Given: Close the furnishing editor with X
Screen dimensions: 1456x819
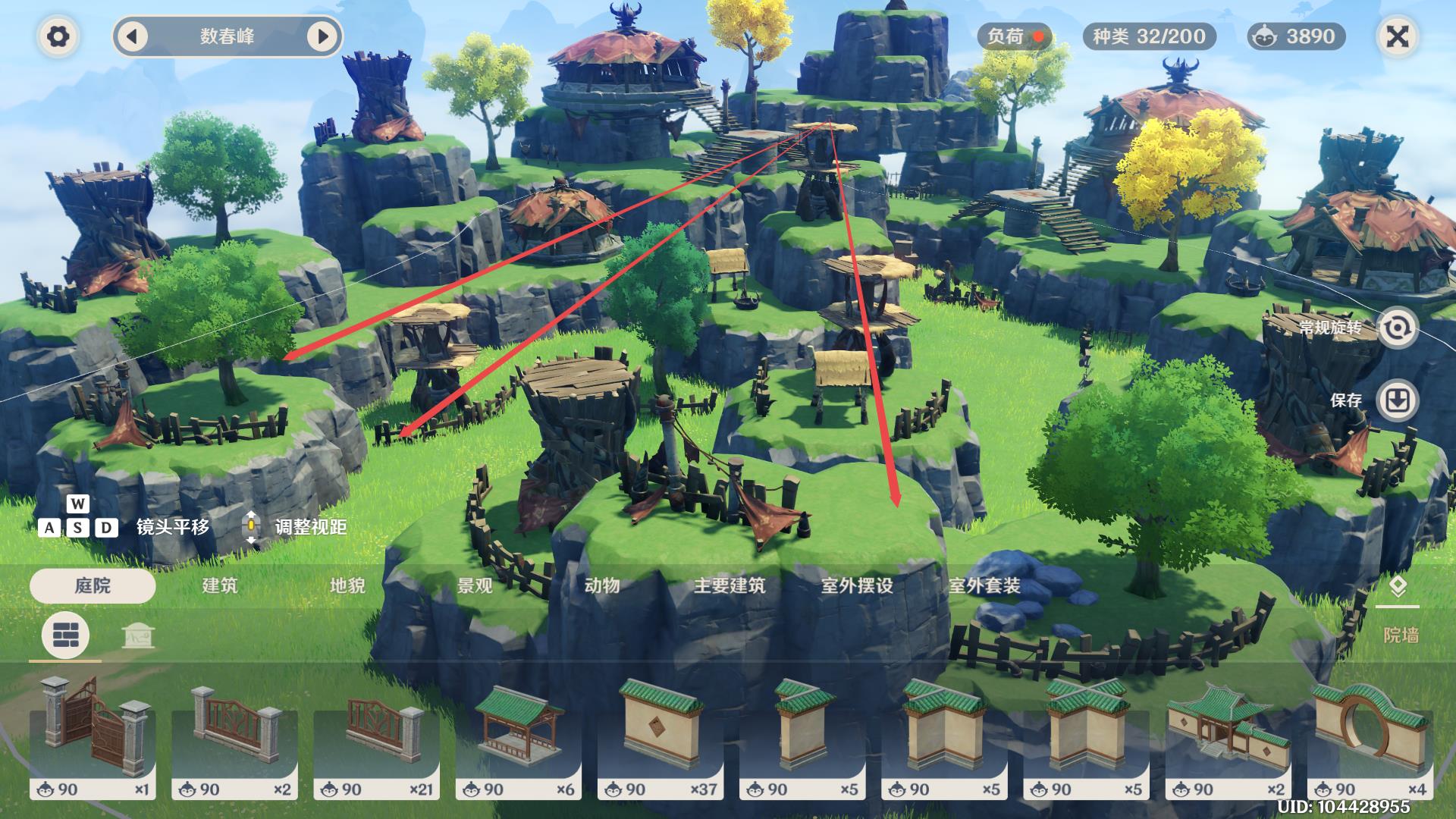Looking at the screenshot, I should click(1397, 36).
